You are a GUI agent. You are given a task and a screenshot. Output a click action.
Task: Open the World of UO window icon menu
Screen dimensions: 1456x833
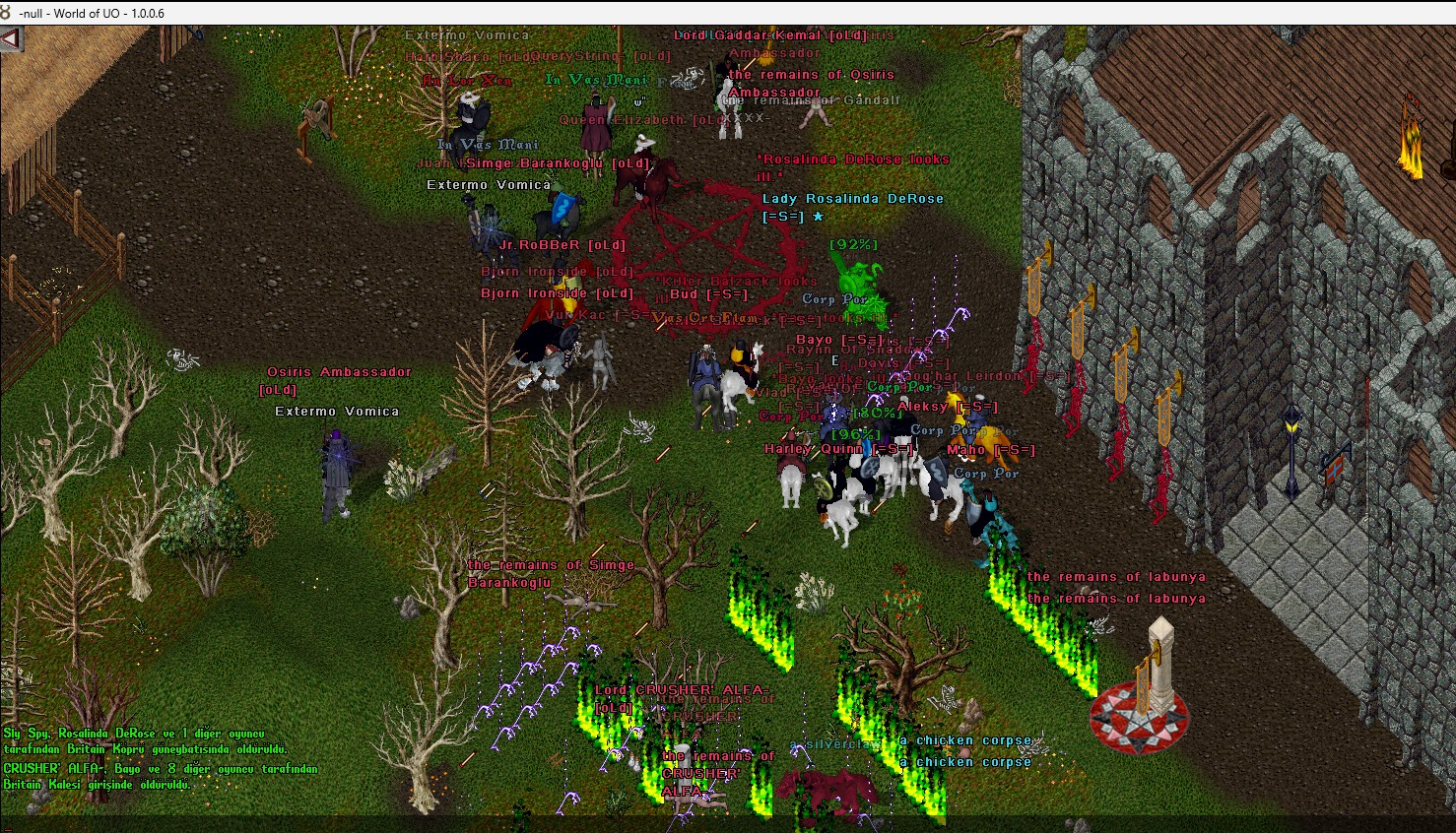(7, 13)
